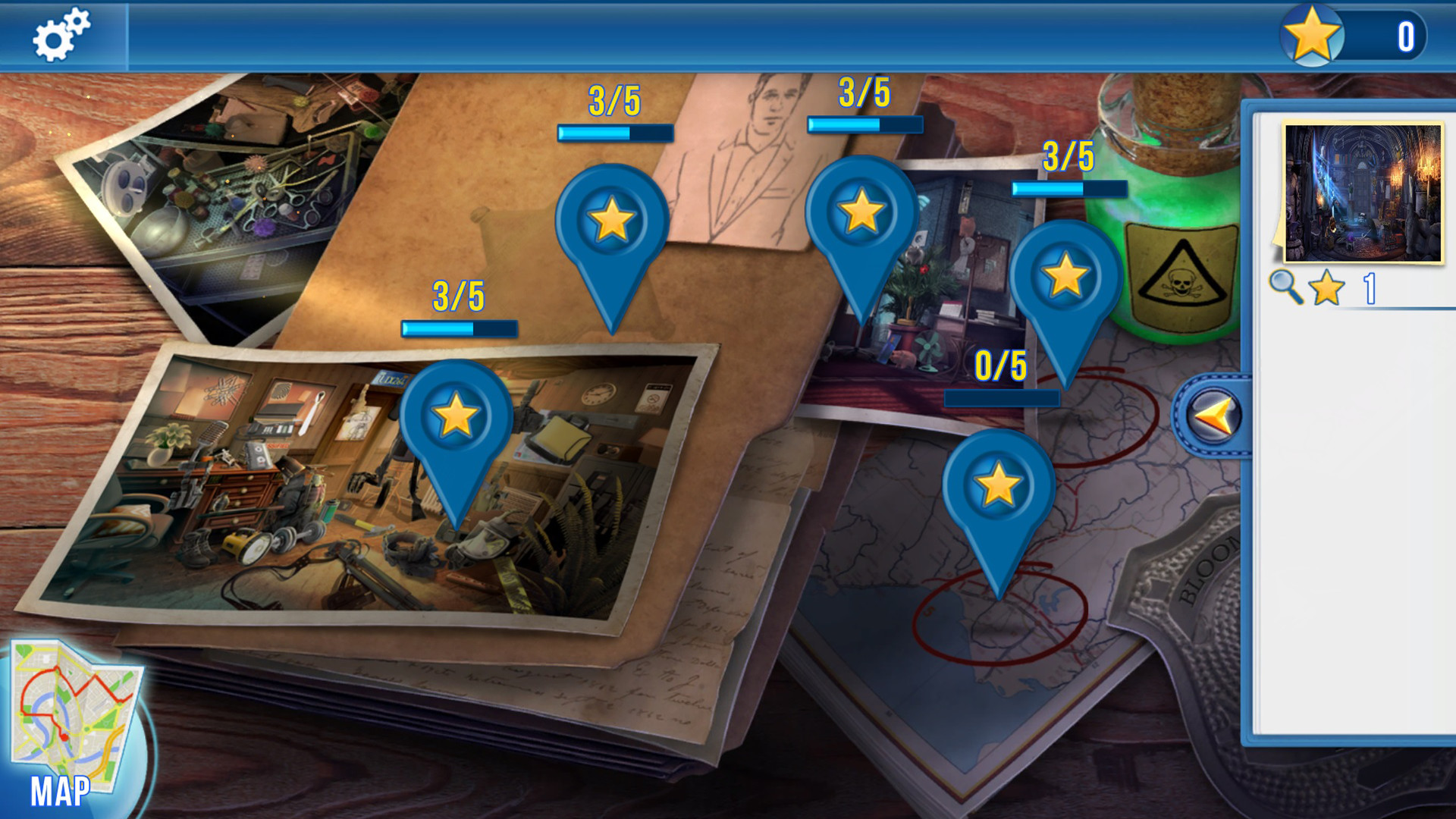This screenshot has height=819, width=1456.
Task: Click the 3/5 progress bar above the garage pin
Action: coord(457,328)
